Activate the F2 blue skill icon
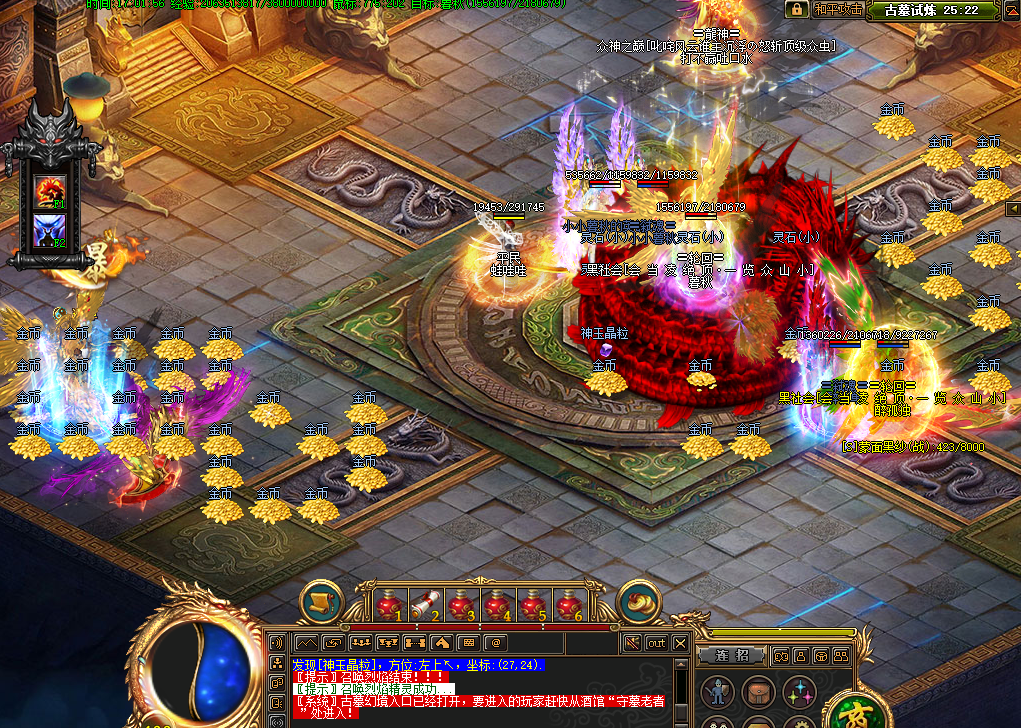The image size is (1021, 728). pos(49,230)
